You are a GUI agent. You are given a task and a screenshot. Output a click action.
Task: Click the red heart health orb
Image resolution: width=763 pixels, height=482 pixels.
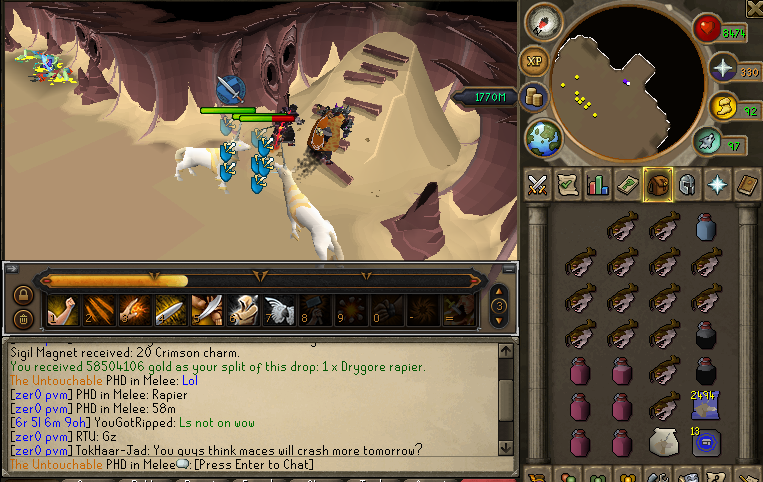pos(708,29)
